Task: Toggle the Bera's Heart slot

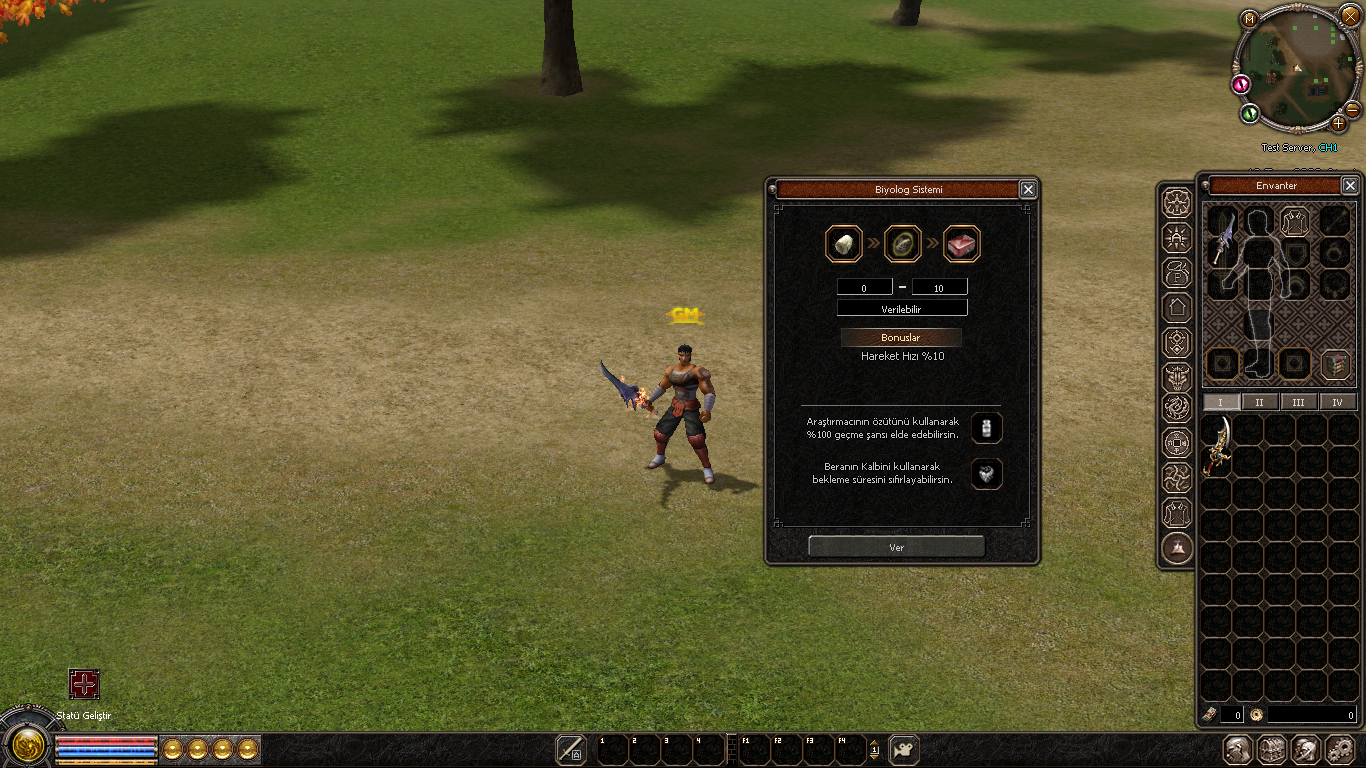Action: pyautogui.click(x=987, y=474)
